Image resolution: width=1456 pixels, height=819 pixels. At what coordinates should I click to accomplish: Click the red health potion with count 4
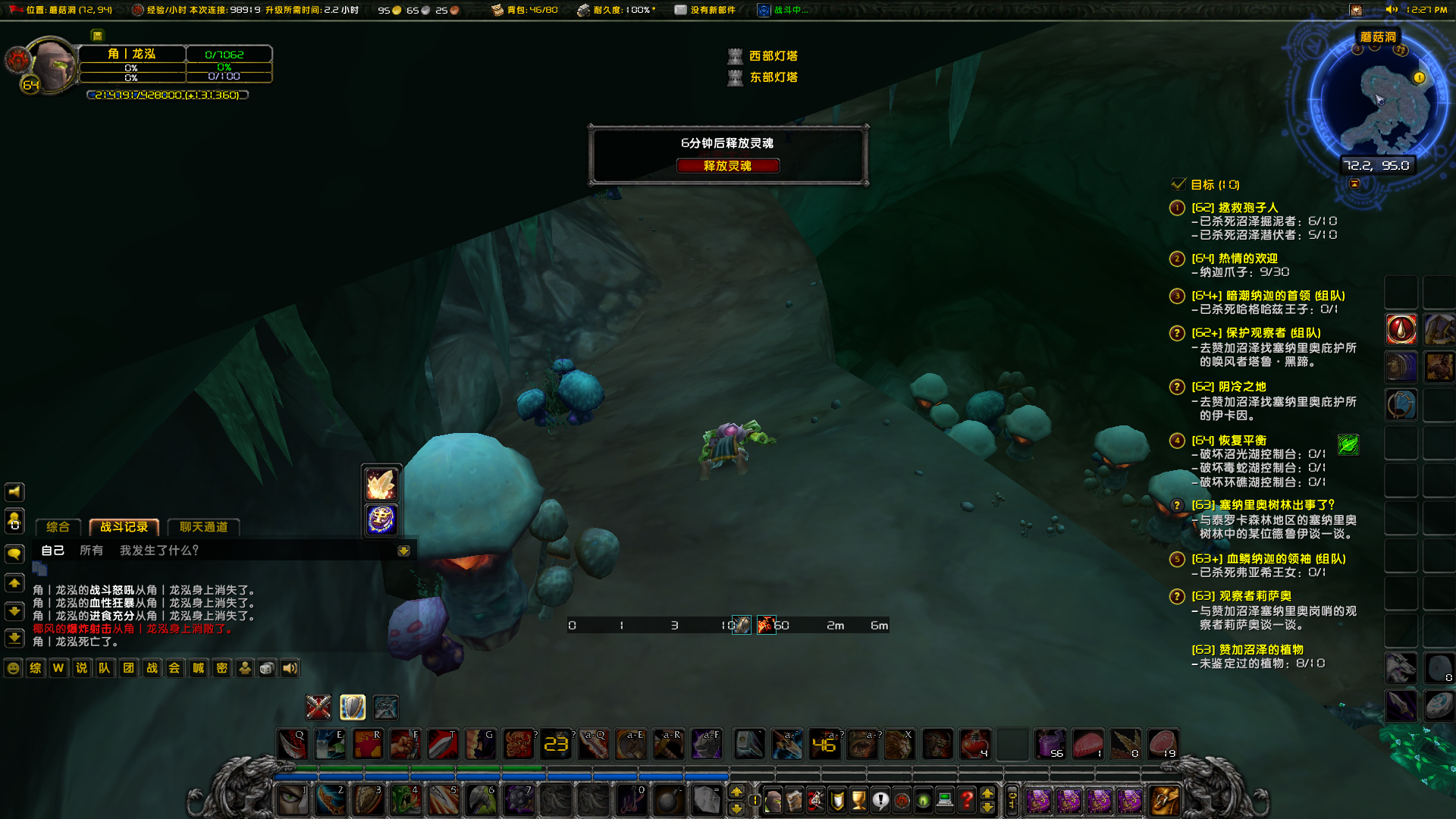point(974,744)
